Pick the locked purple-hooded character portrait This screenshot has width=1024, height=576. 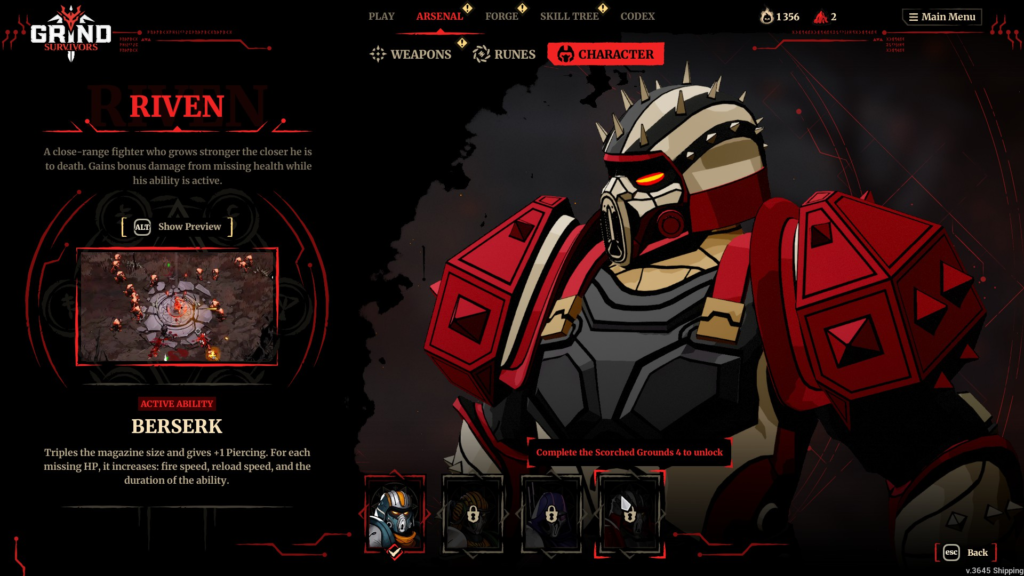[x=551, y=513]
